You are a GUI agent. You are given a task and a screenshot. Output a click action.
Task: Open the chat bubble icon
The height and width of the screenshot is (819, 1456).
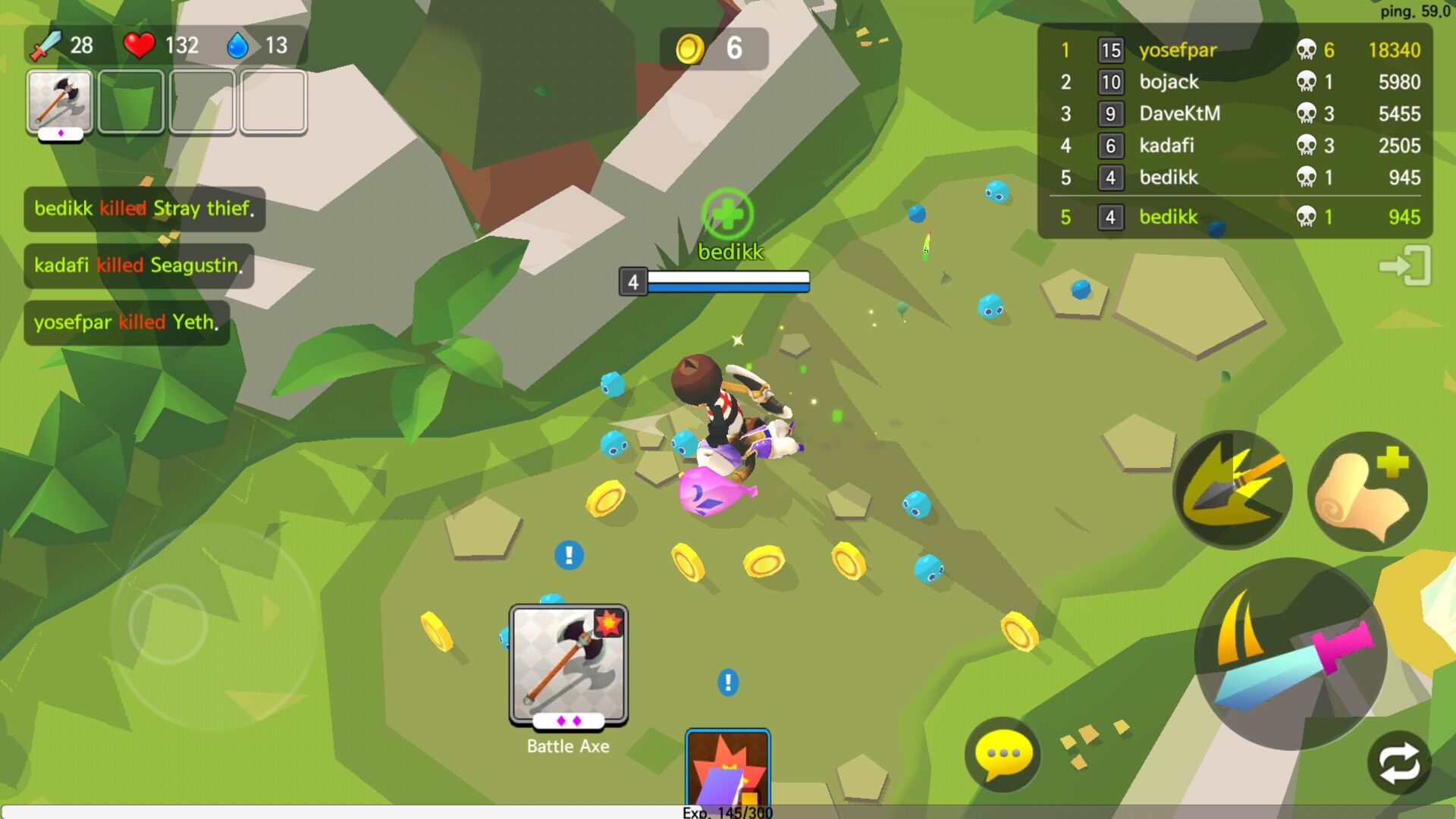(1001, 755)
